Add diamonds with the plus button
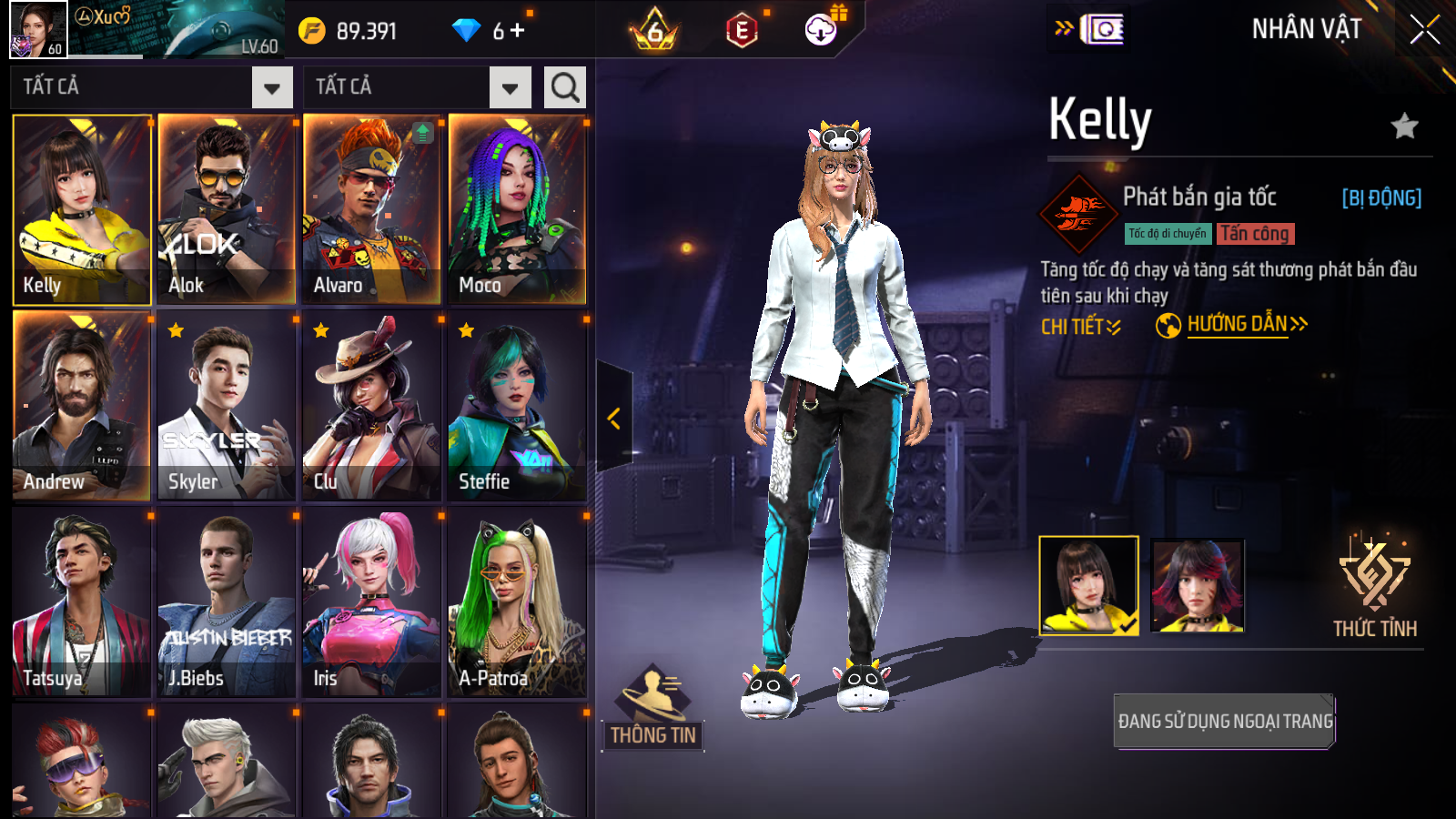Image resolution: width=1456 pixels, height=819 pixels. (x=518, y=31)
